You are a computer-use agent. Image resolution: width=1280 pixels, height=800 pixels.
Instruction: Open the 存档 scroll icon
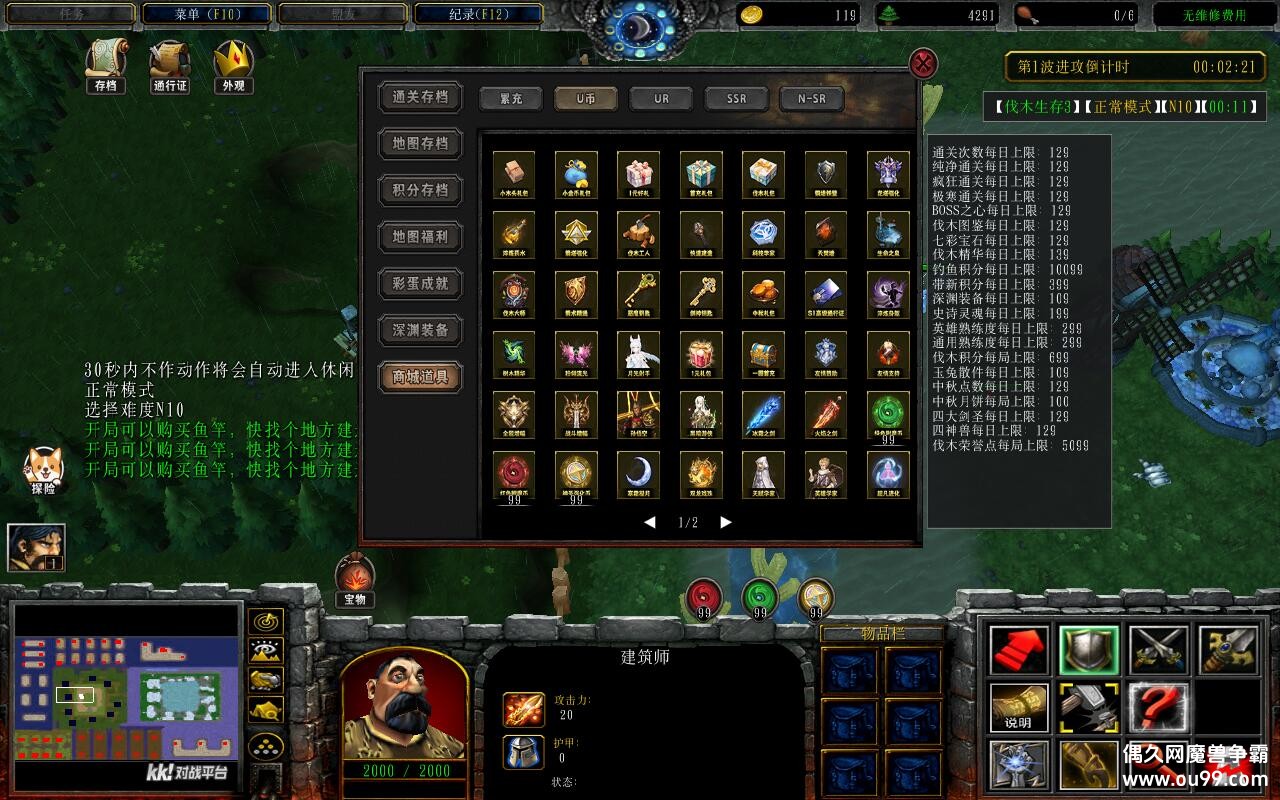[x=105, y=65]
